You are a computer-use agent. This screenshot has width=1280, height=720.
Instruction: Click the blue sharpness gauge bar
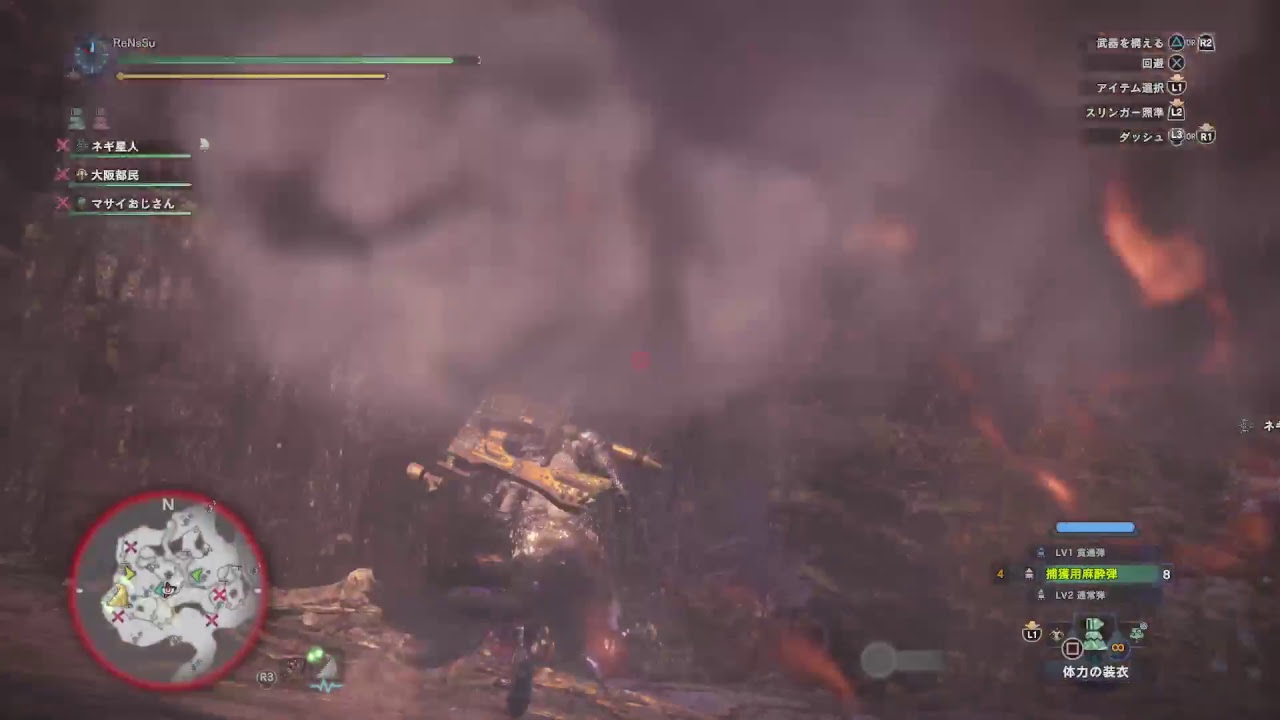1093,526
